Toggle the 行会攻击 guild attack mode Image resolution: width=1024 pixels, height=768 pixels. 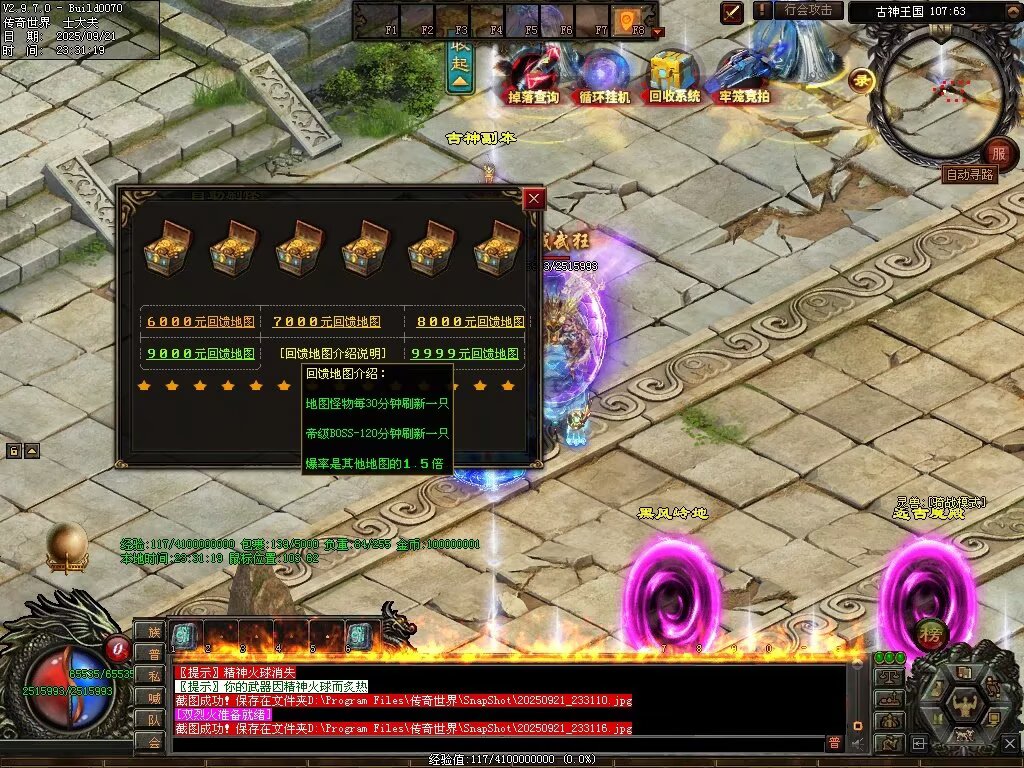click(808, 10)
